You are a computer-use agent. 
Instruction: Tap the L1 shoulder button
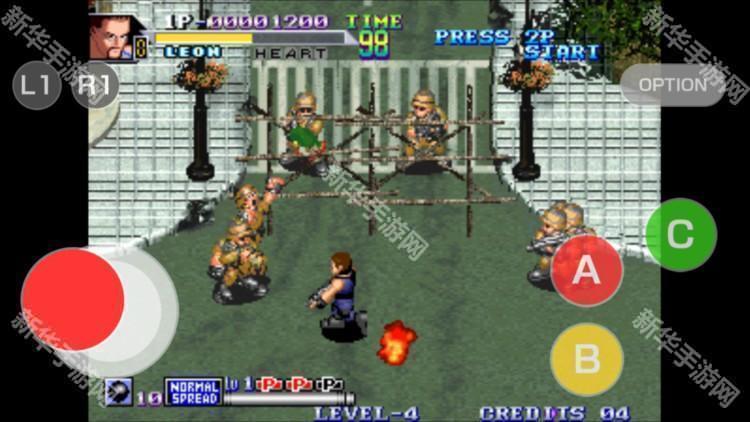pyautogui.click(x=36, y=85)
